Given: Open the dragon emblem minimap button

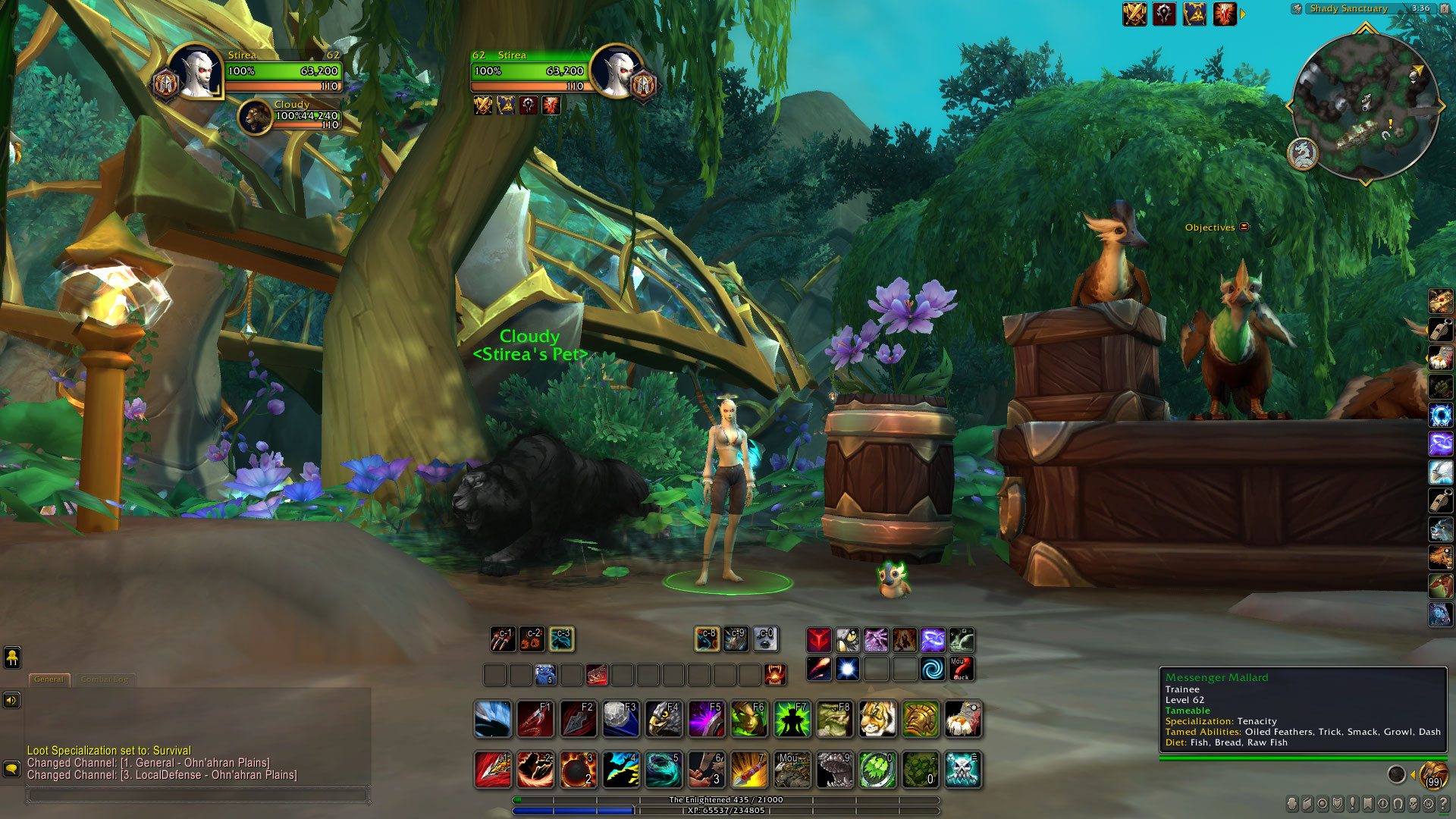Looking at the screenshot, I should pos(1303,154).
